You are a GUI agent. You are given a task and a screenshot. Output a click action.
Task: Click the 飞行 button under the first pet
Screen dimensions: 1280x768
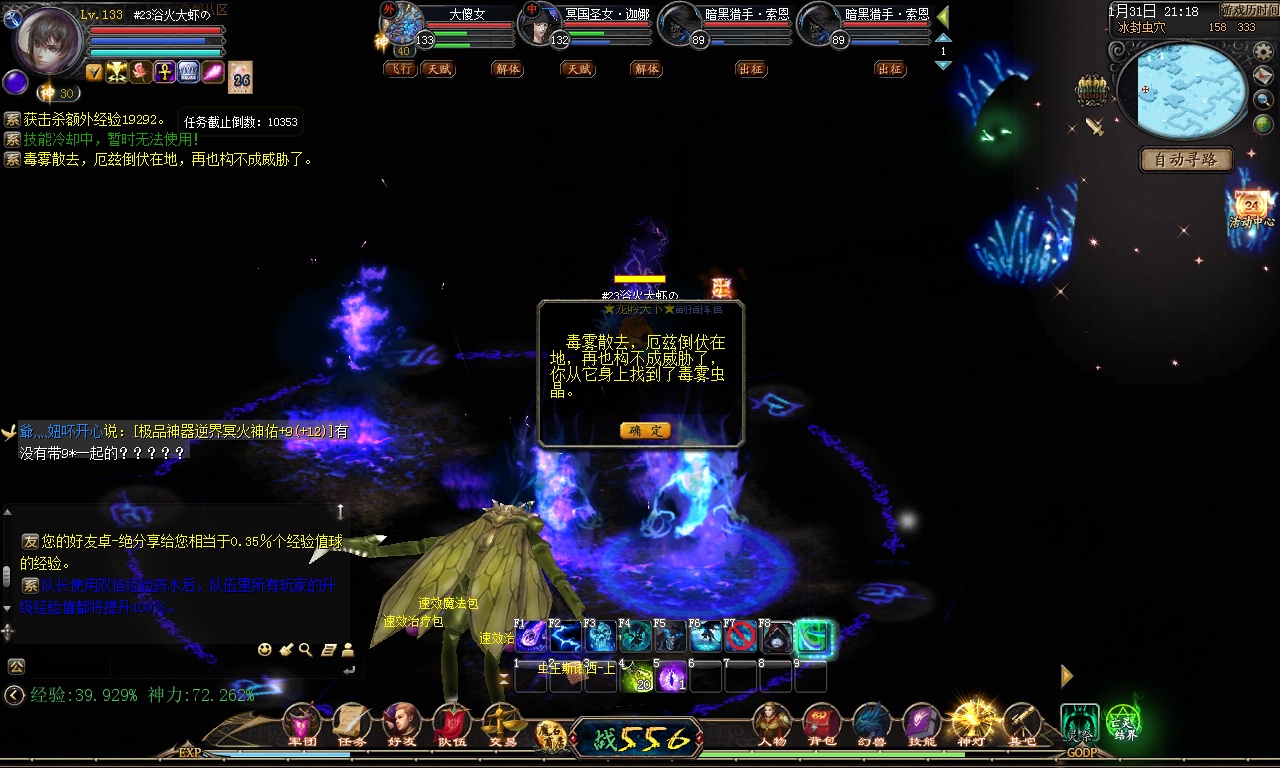click(x=400, y=69)
